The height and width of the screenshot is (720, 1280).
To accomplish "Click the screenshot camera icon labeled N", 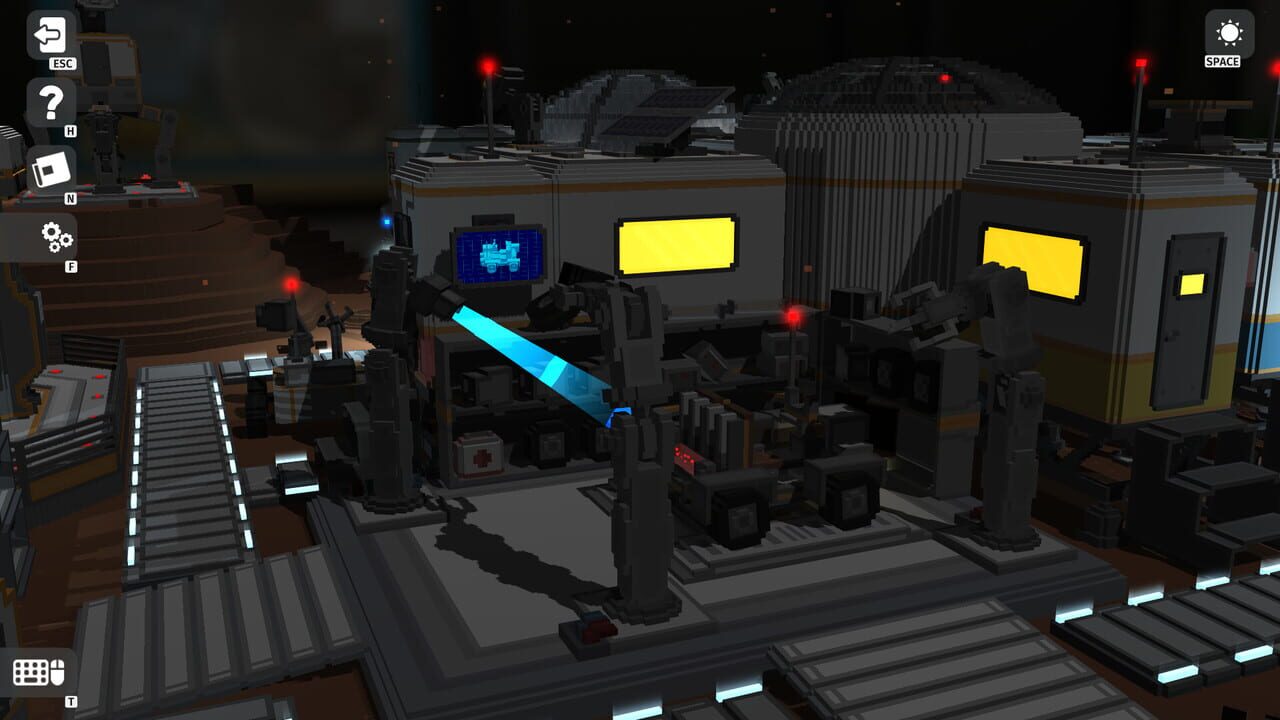I will coord(52,168).
